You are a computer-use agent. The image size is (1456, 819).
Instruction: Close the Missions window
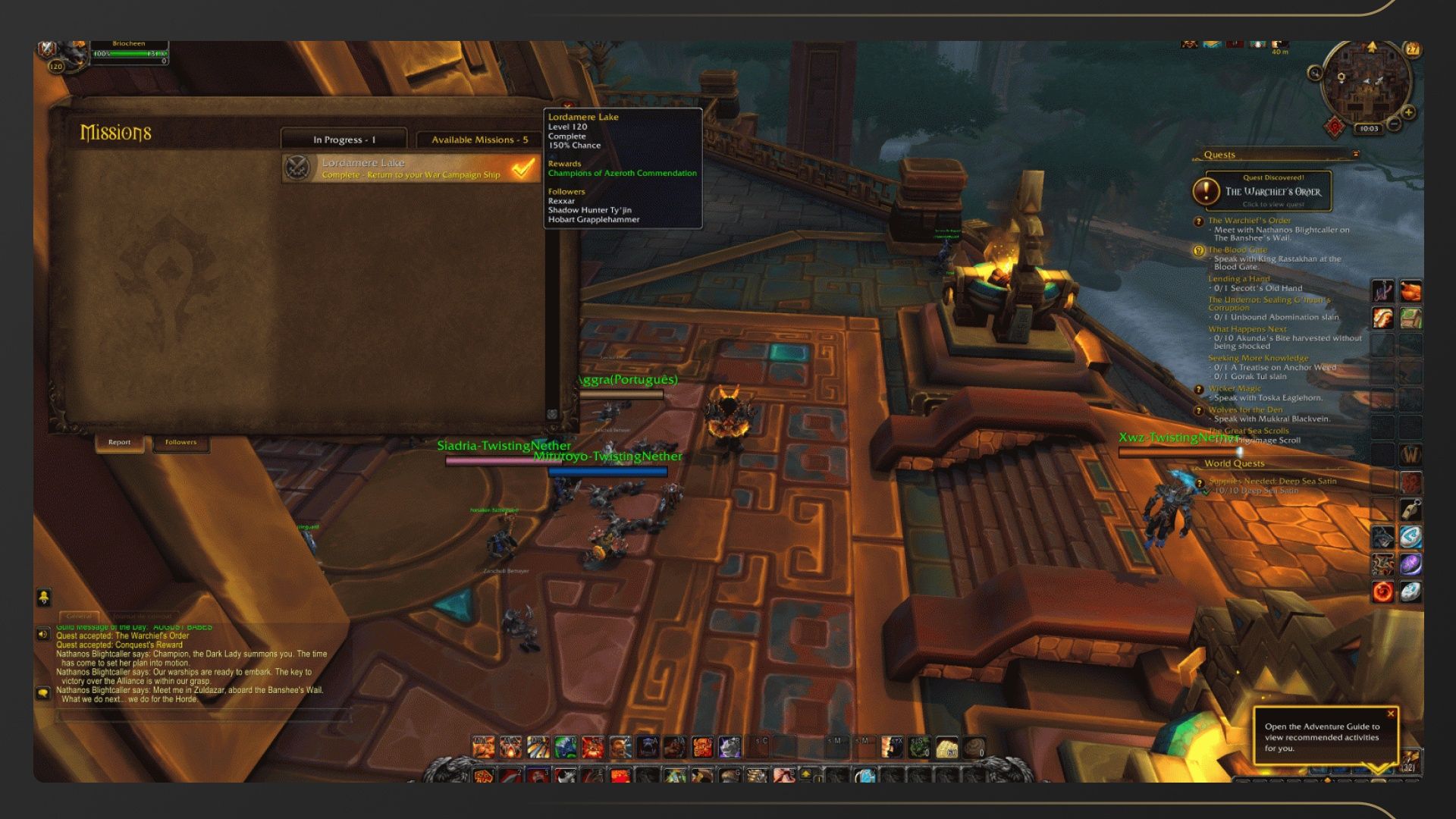pyautogui.click(x=567, y=106)
